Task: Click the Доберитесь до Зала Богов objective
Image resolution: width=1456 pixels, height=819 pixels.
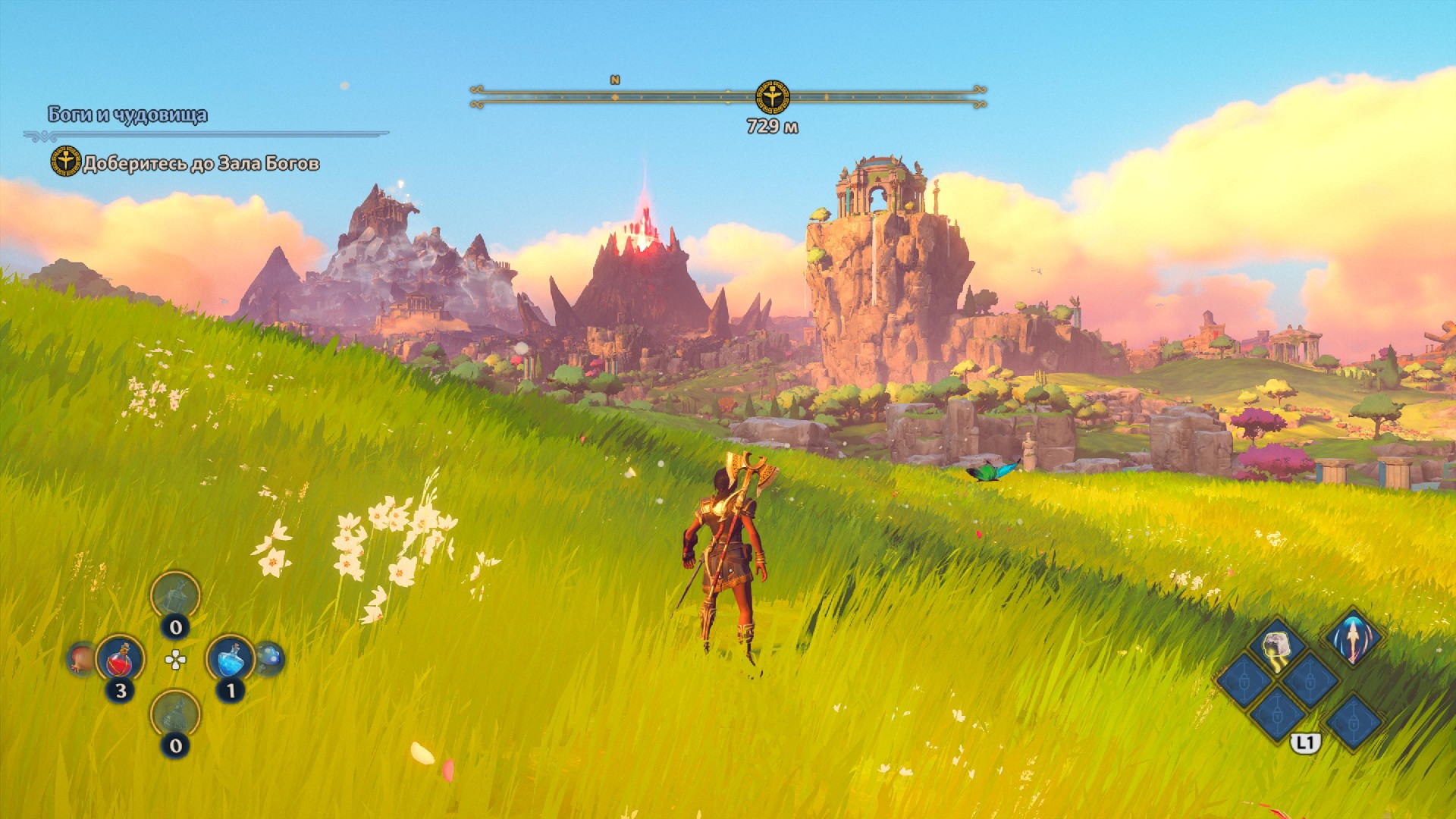Action: (x=201, y=164)
